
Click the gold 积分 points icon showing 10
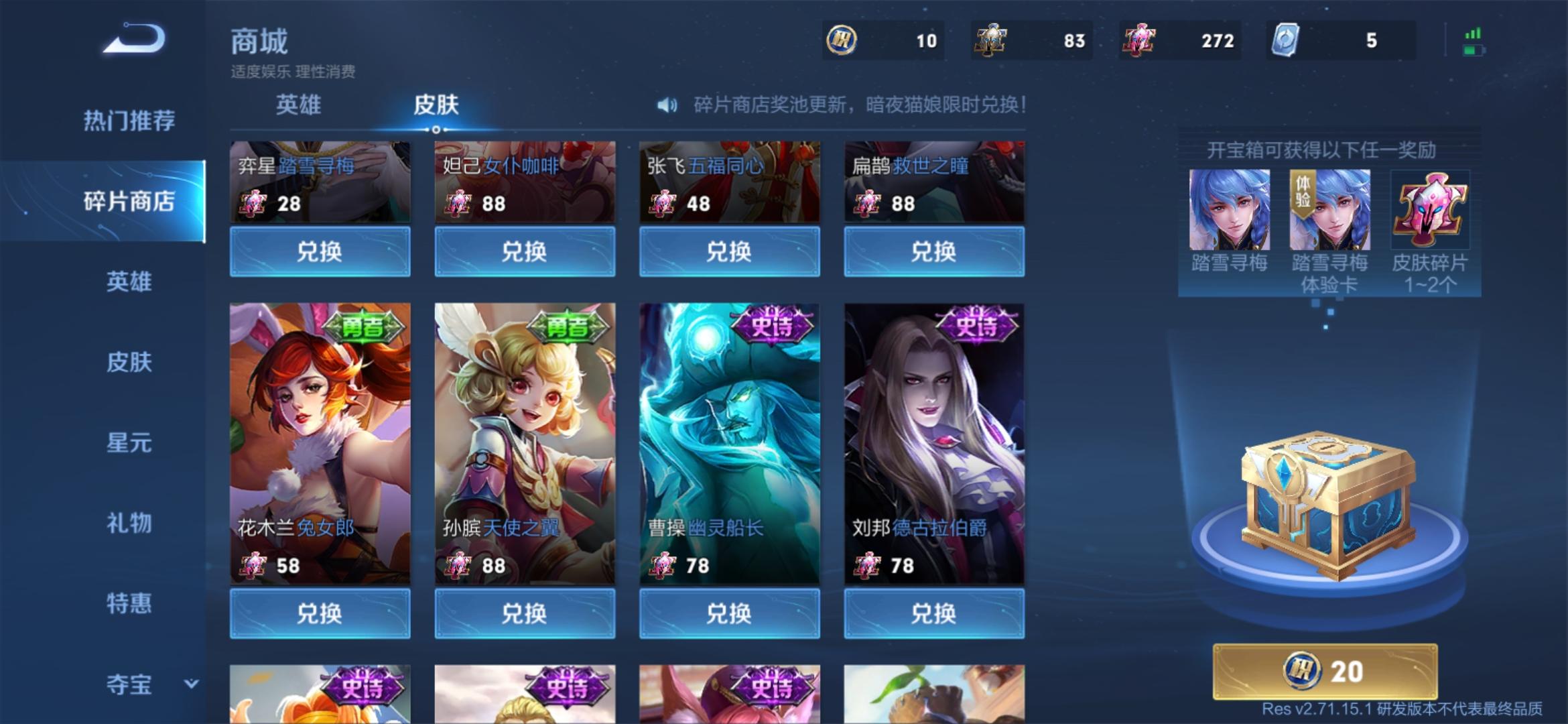pyautogui.click(x=843, y=40)
